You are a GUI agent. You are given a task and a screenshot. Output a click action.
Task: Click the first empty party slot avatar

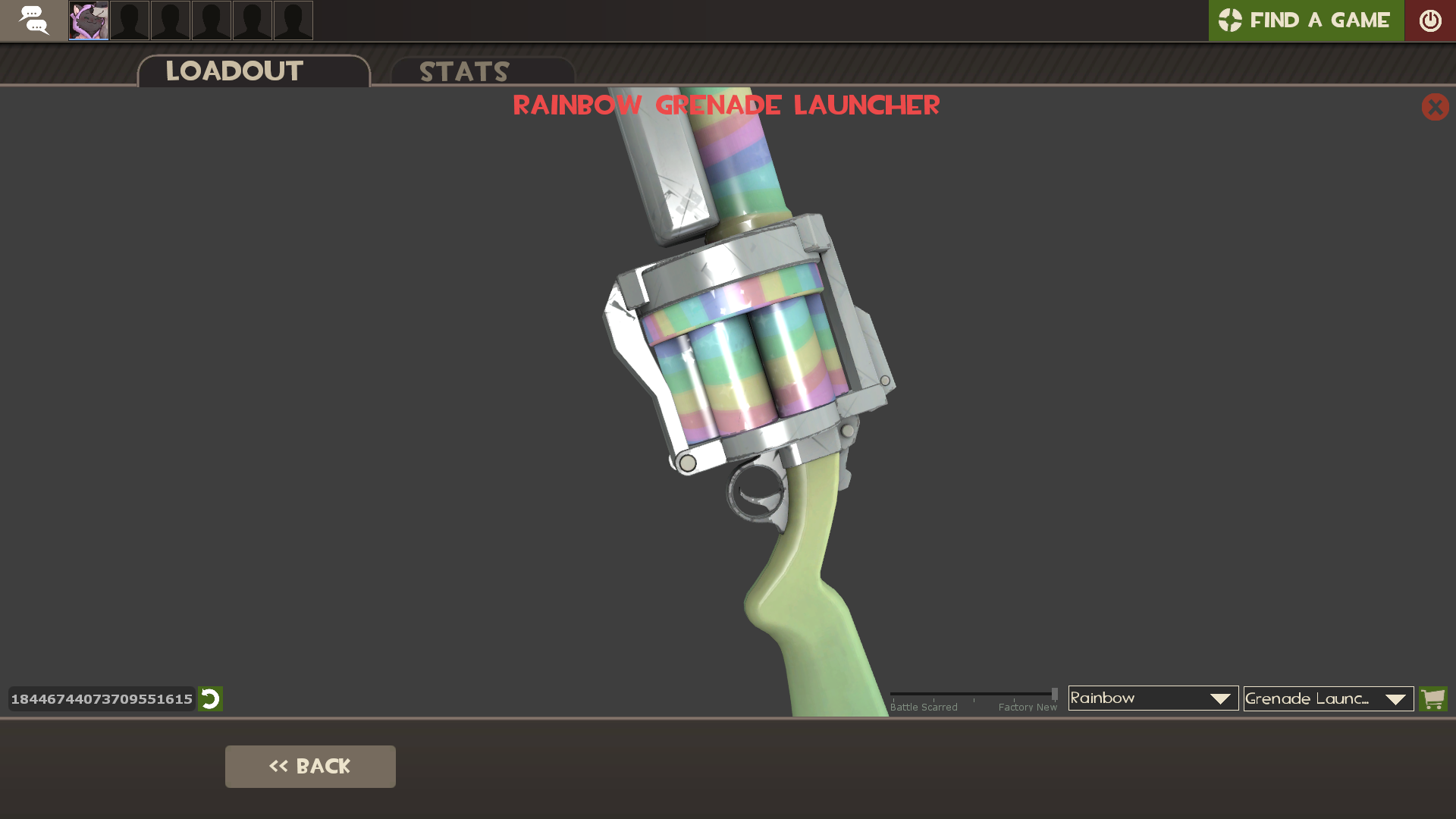point(129,20)
